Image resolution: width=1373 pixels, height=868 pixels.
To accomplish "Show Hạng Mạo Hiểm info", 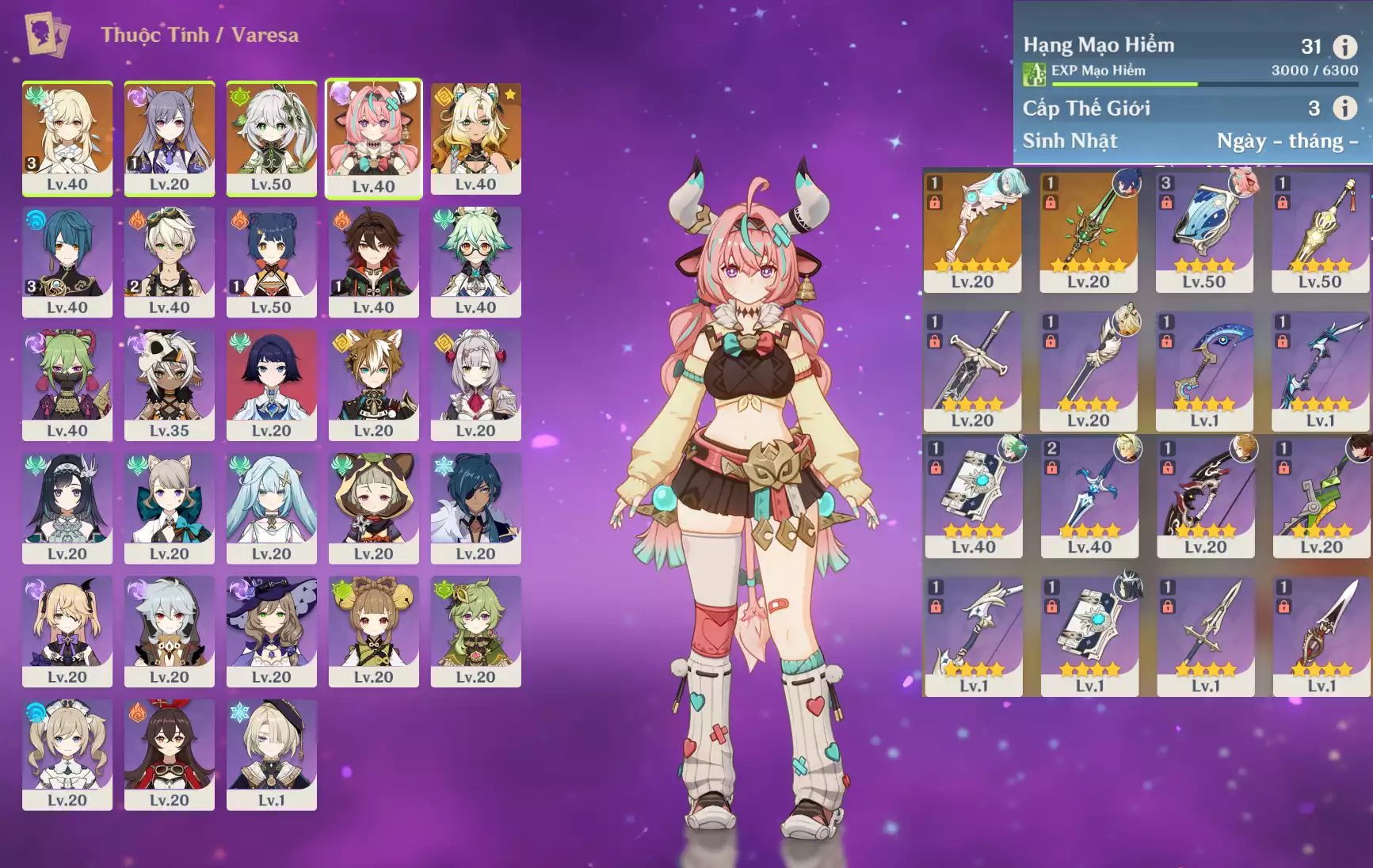I will (x=1344, y=47).
